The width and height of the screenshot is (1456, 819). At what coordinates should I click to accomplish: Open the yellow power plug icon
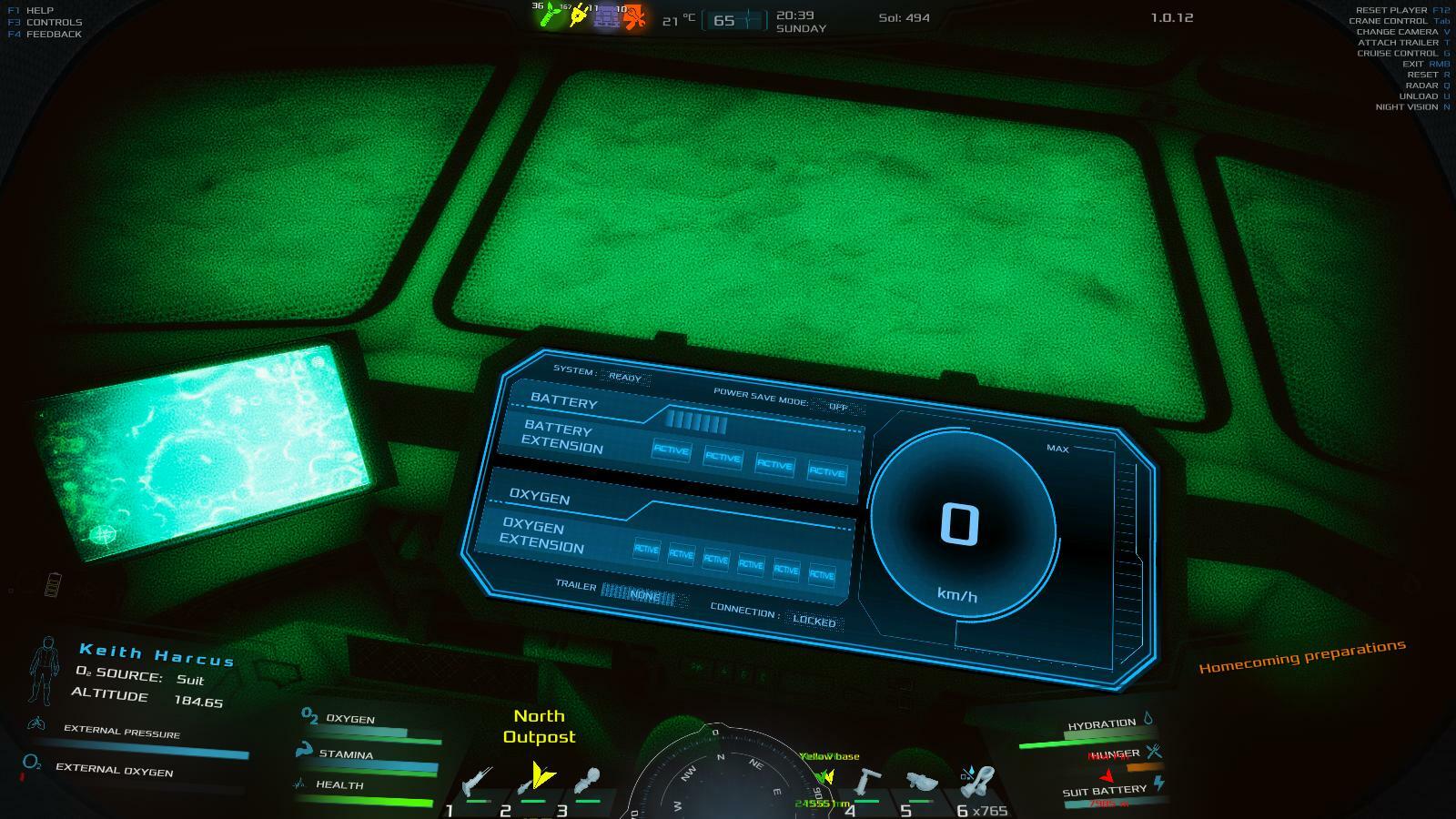[578, 15]
